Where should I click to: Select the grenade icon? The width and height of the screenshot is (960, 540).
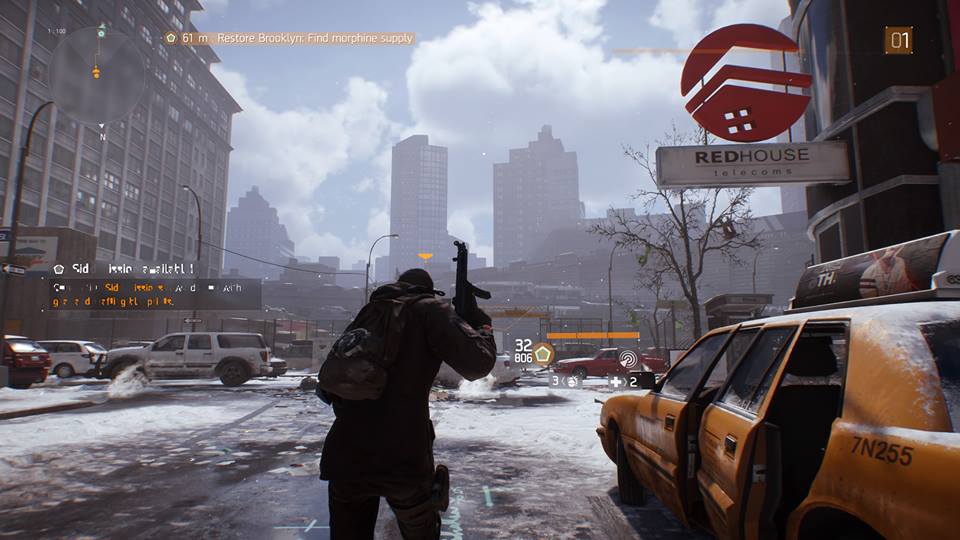click(572, 381)
